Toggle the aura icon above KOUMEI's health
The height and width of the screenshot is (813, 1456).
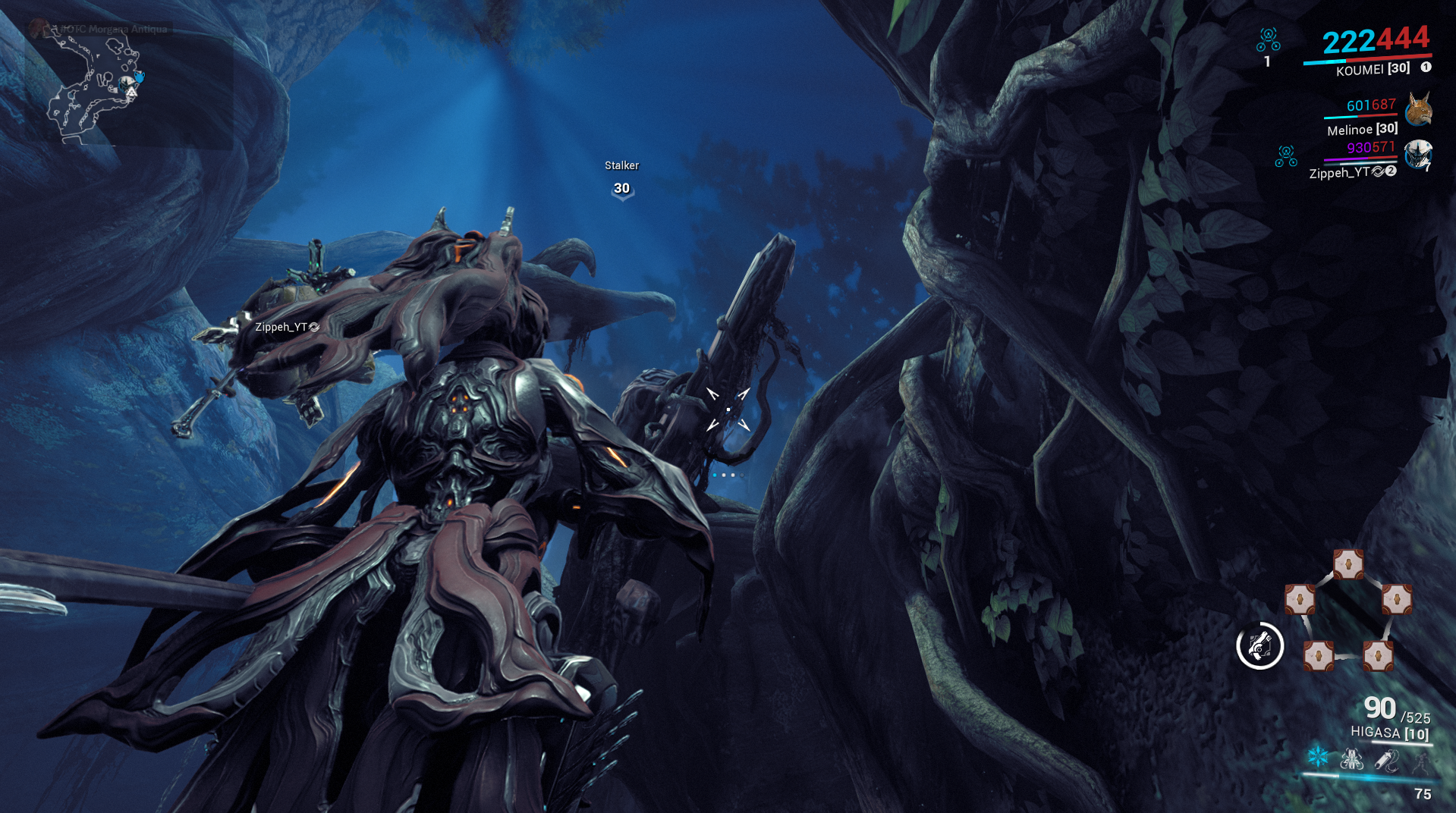[x=1268, y=40]
